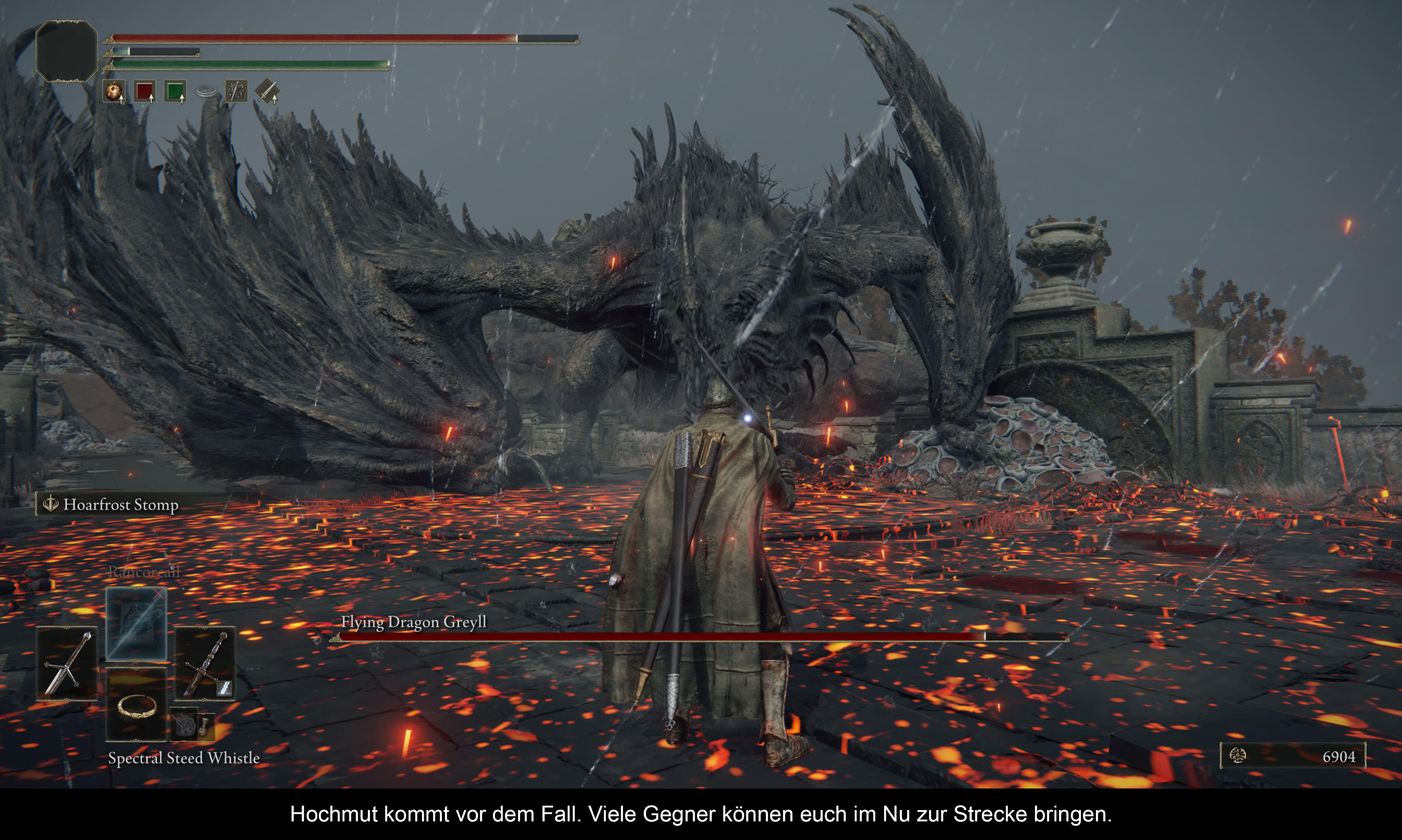Select the small pouch item beside the ring
Image resolution: width=1402 pixels, height=840 pixels.
pyautogui.click(x=191, y=724)
